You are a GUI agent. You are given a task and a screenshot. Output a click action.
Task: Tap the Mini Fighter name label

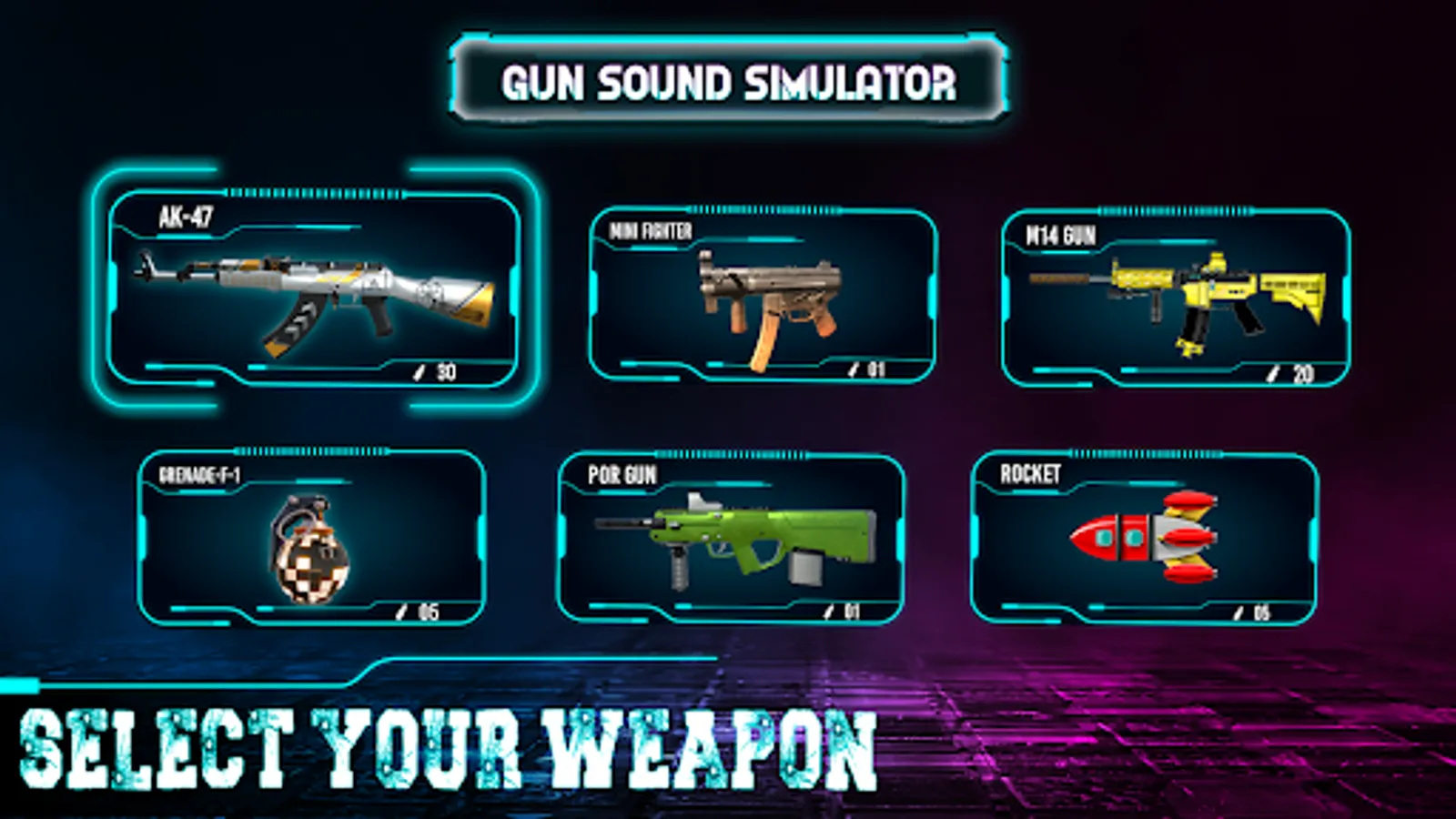[651, 232]
